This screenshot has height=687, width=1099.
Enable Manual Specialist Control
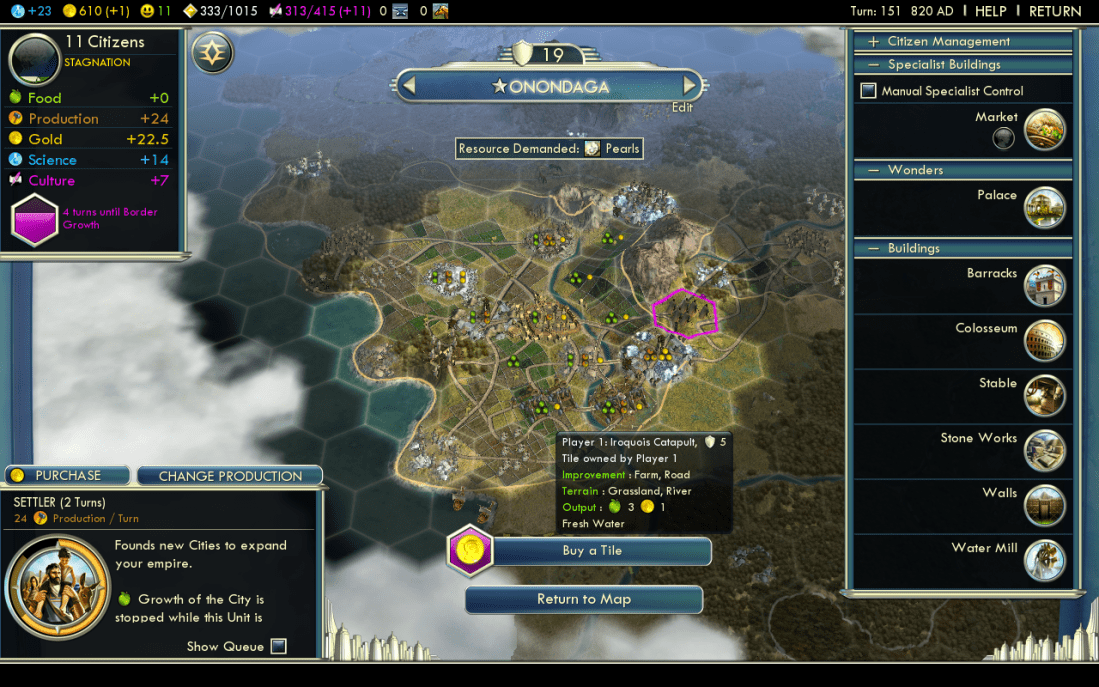coord(869,91)
